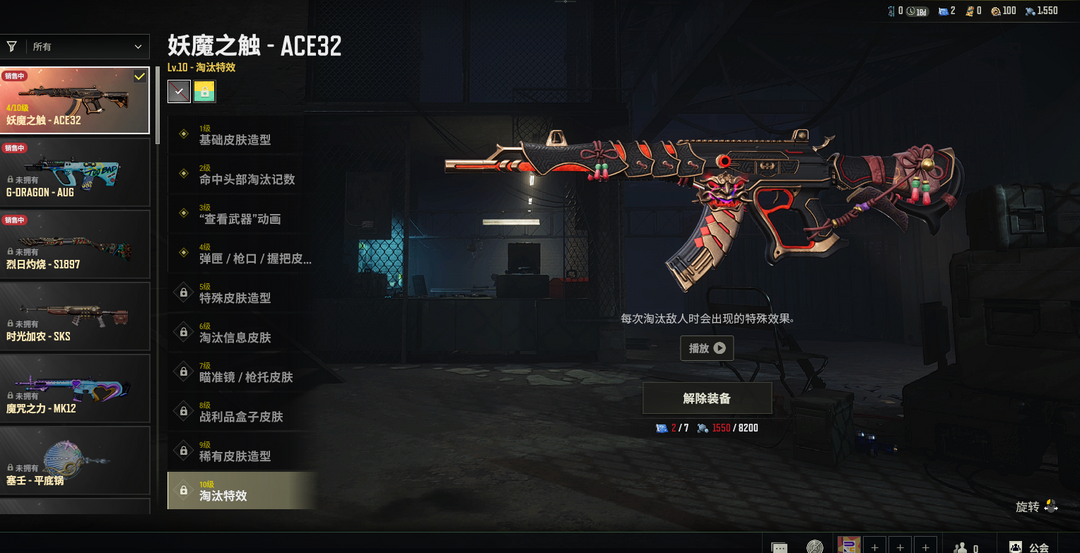
Task: Choose the 赛壬 - 平底锅 pan skin
Action: click(x=75, y=460)
